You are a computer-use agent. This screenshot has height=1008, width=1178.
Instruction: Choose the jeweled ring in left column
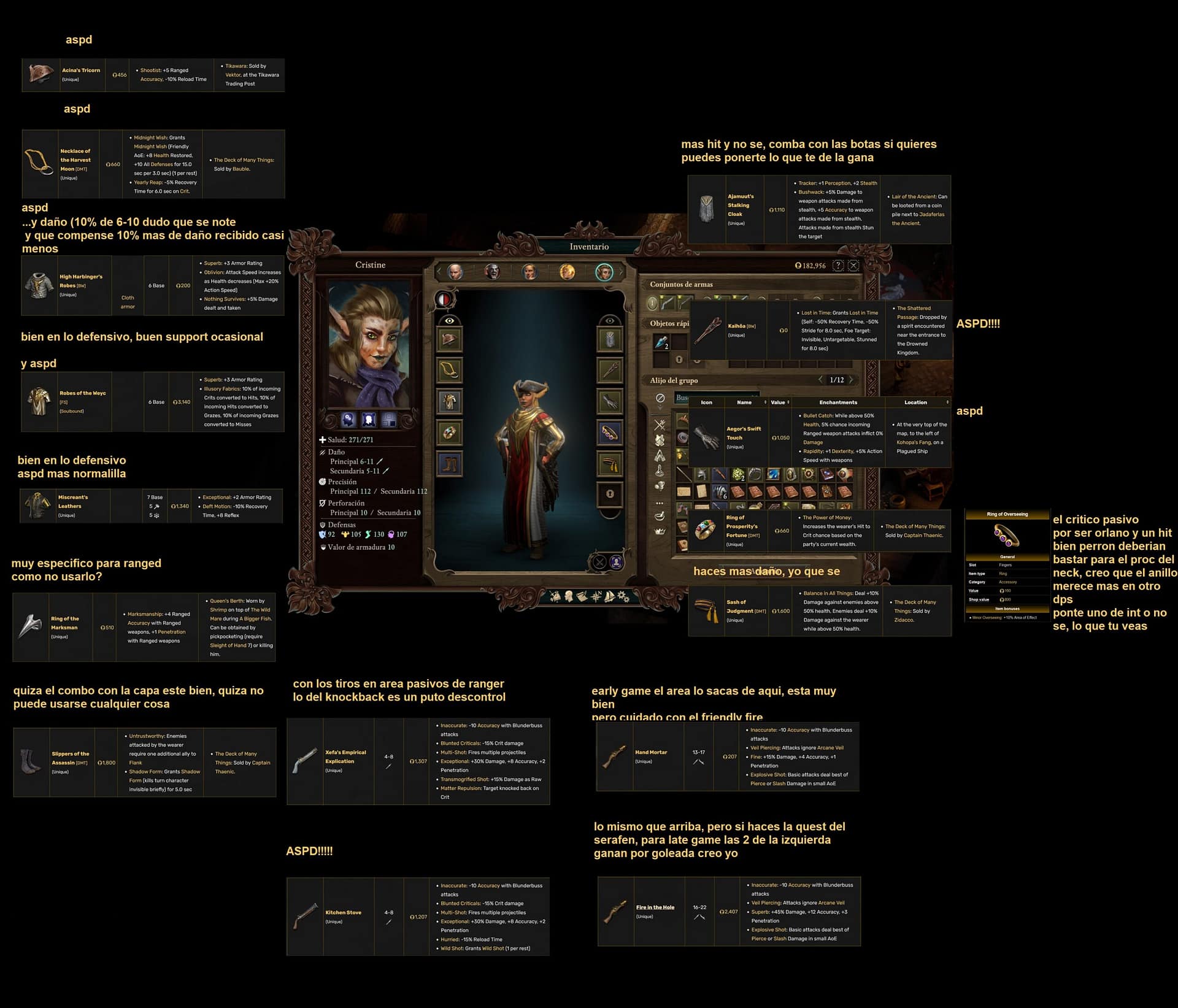449,433
